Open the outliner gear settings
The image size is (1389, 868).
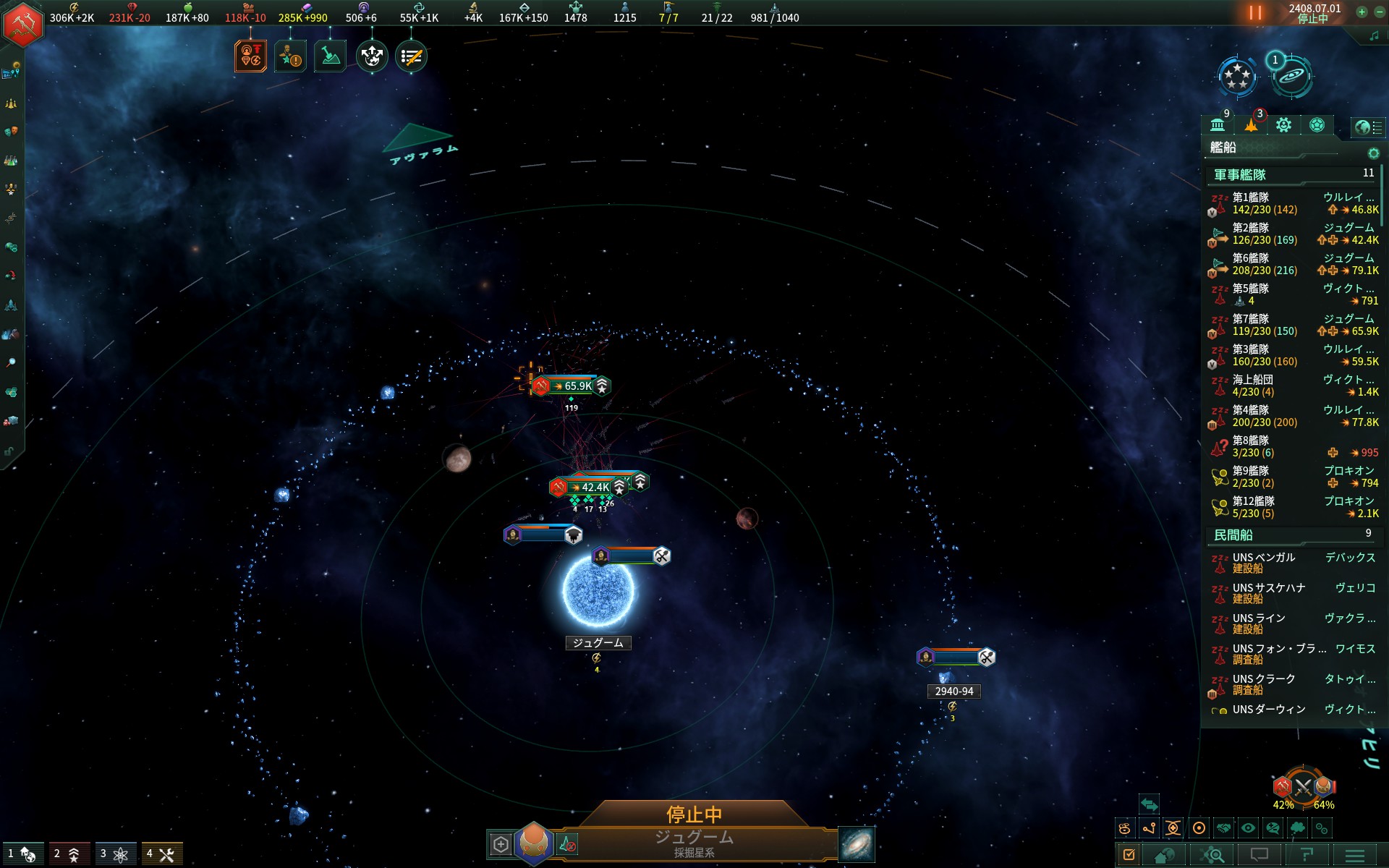tap(1373, 153)
